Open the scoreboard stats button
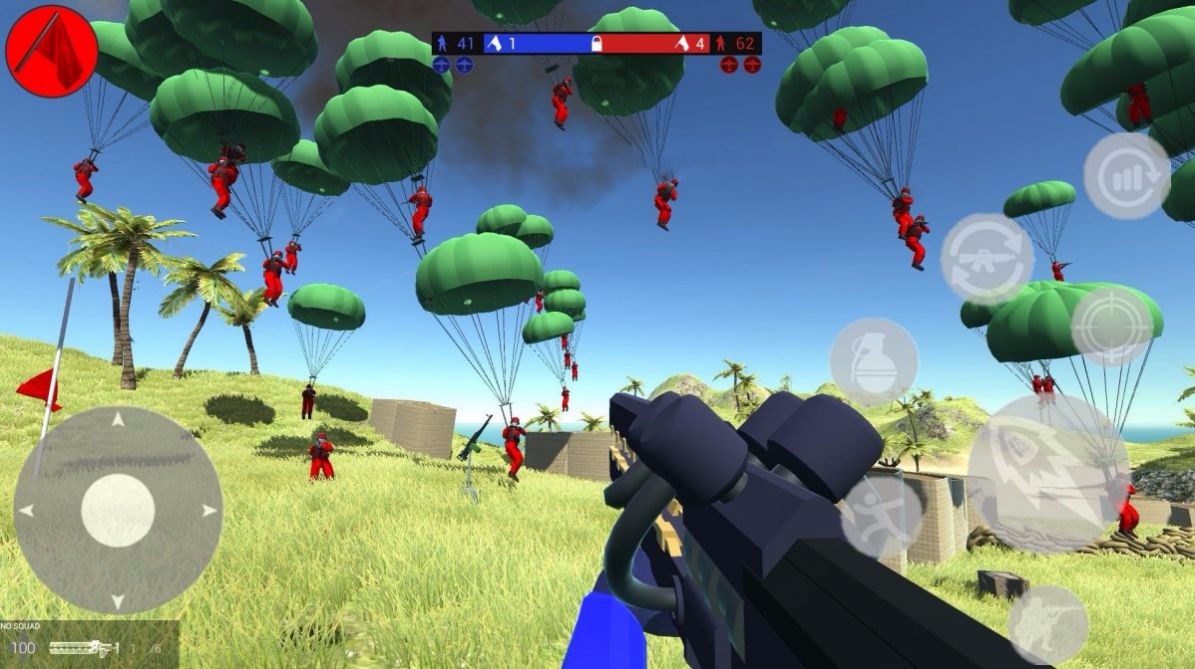The width and height of the screenshot is (1195, 669). (1126, 176)
